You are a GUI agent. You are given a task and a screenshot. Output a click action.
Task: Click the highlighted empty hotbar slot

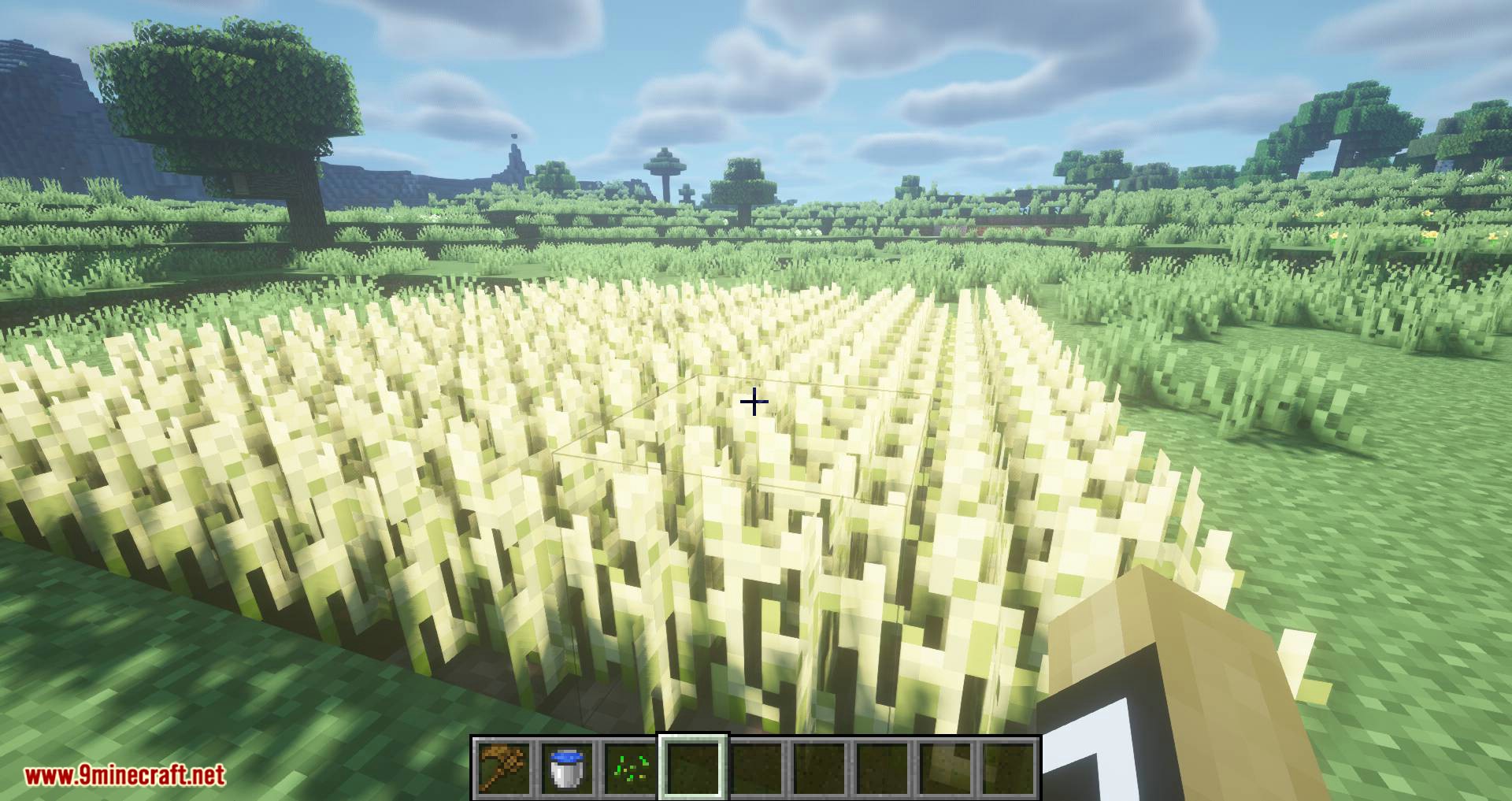pyautogui.click(x=693, y=767)
